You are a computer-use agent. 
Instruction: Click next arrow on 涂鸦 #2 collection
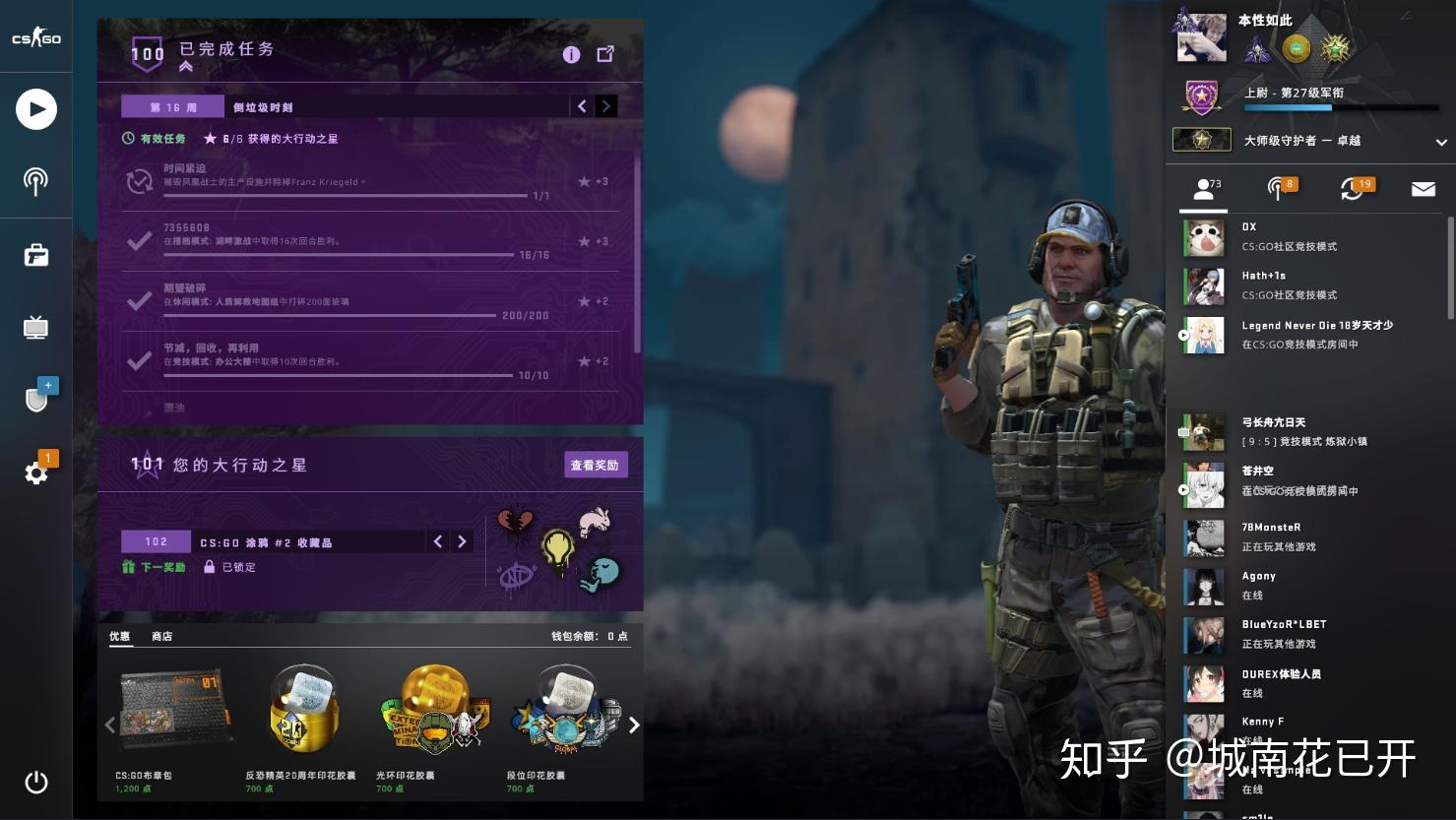click(x=463, y=540)
